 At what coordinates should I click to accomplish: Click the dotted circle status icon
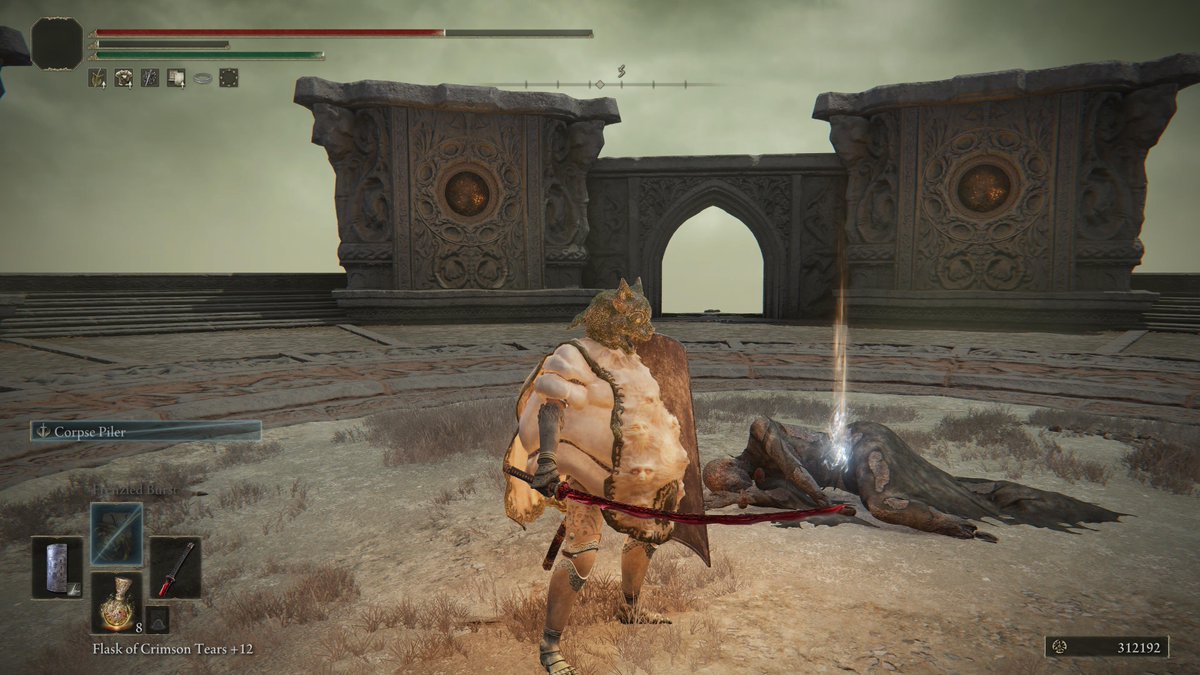point(229,78)
